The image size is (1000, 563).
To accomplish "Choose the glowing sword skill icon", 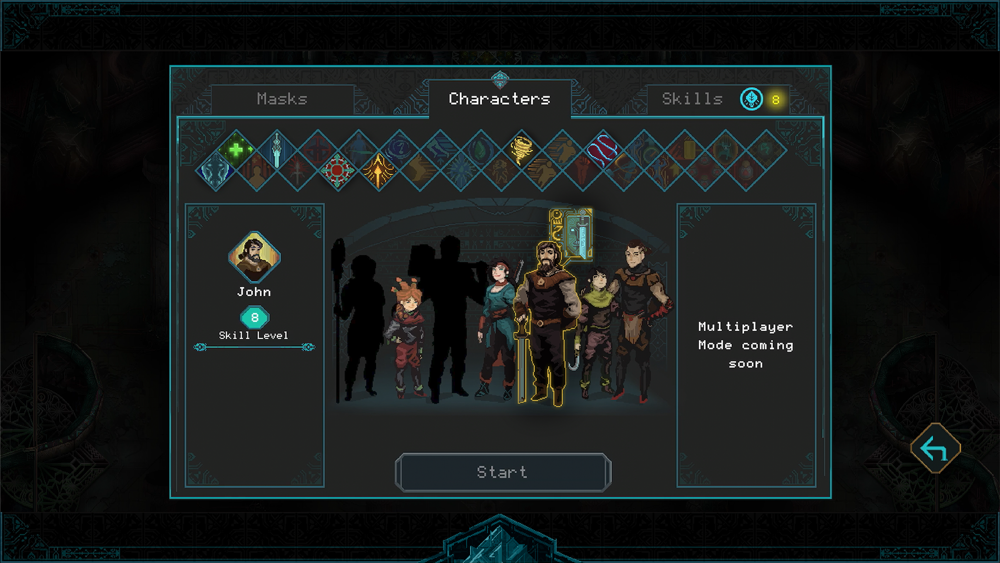I will (276, 151).
